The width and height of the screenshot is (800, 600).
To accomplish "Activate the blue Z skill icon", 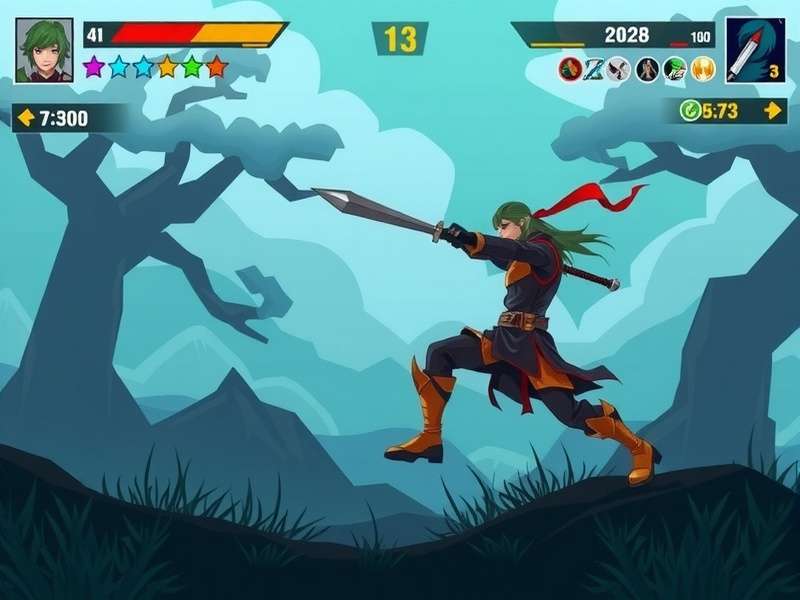I will [x=595, y=69].
